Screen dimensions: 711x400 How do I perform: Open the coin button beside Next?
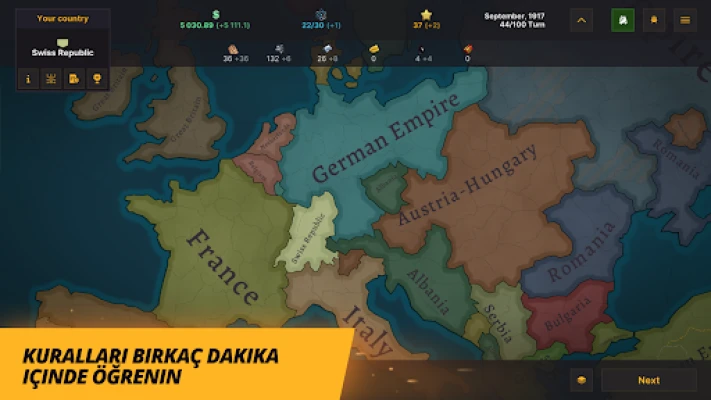[x=582, y=380]
